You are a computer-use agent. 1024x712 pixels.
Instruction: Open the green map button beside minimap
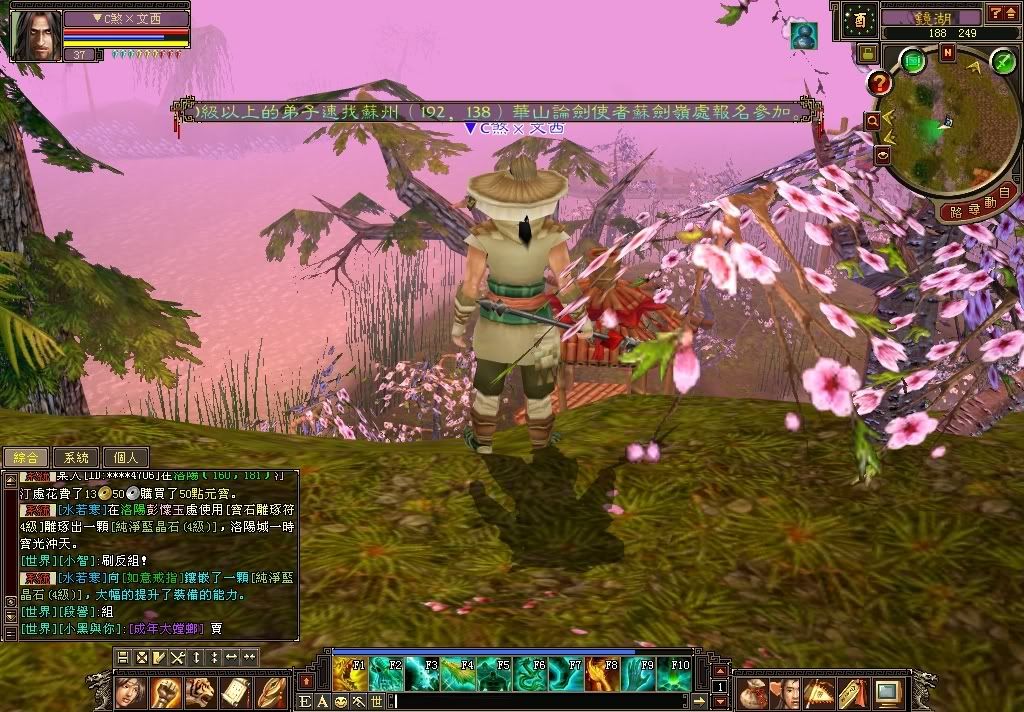(x=913, y=61)
